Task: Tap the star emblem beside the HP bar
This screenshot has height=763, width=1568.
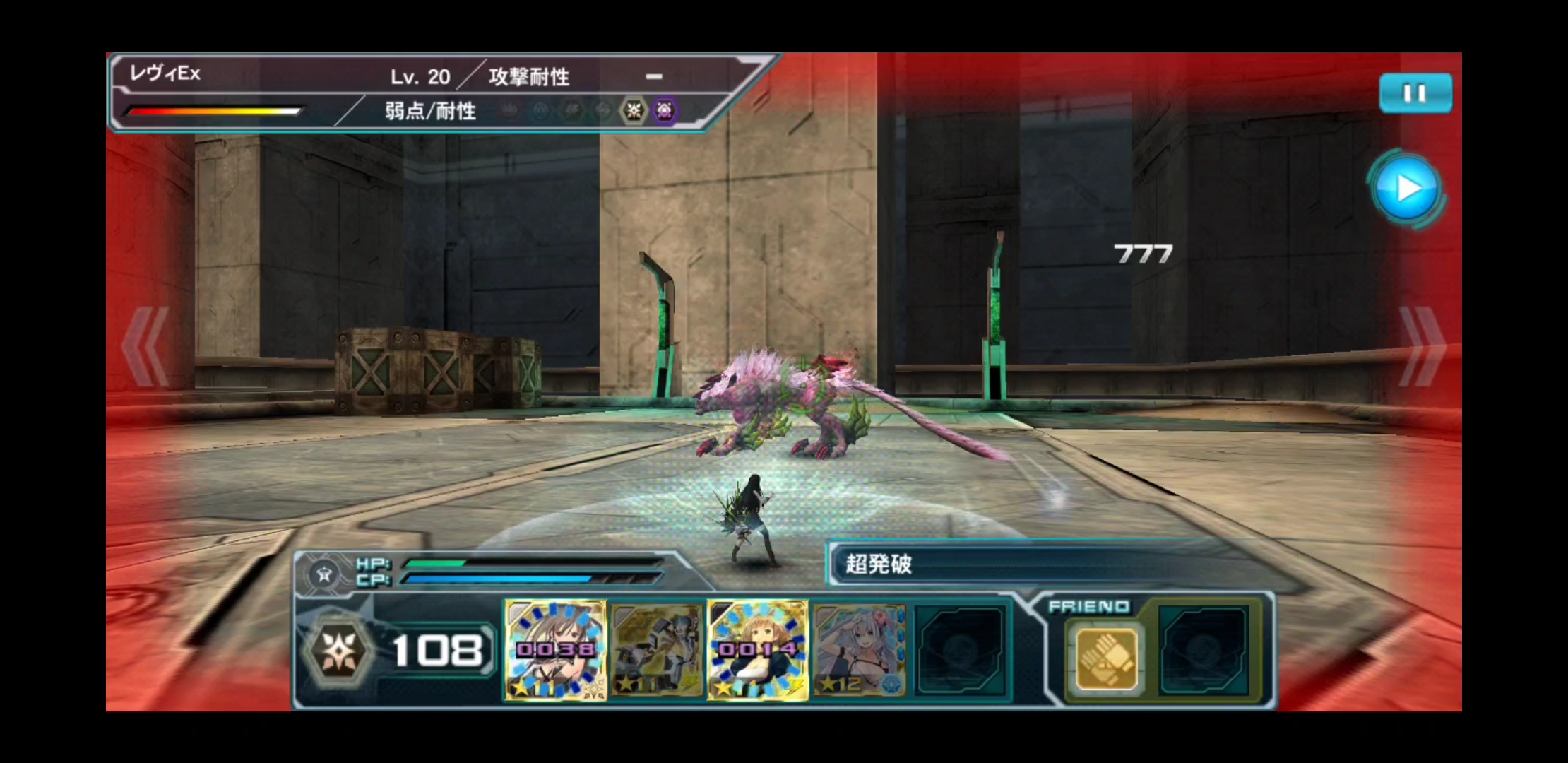Action: [324, 574]
